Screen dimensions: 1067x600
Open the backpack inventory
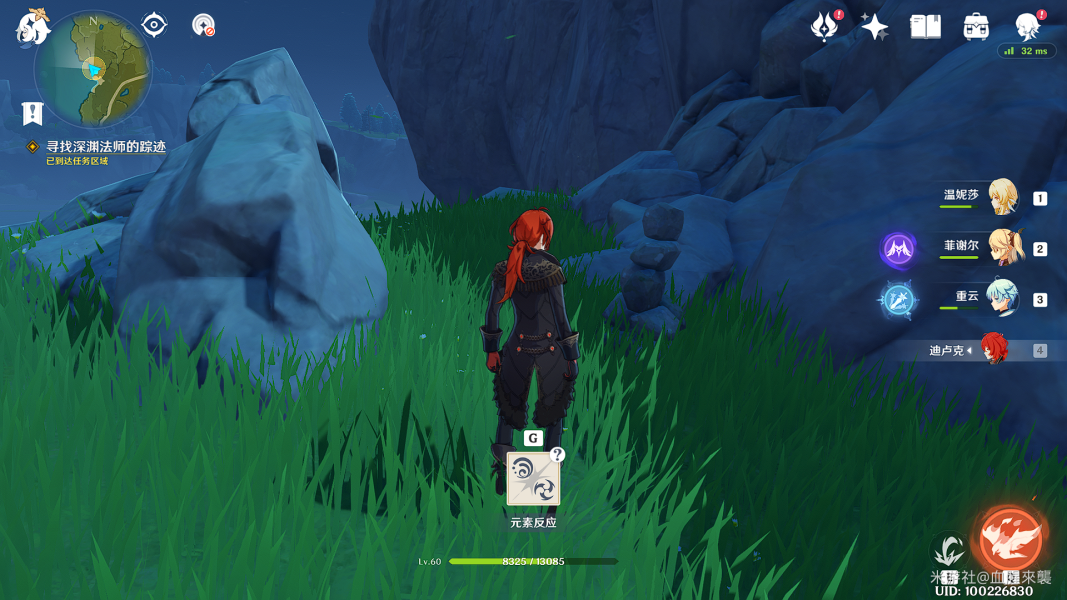pos(976,27)
